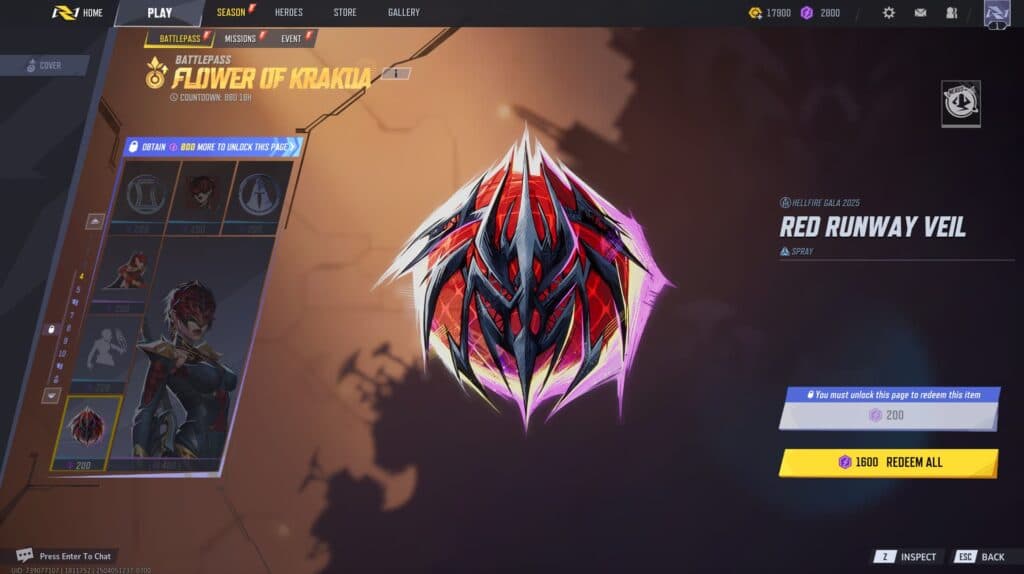Open the player profile avatar

click(996, 14)
